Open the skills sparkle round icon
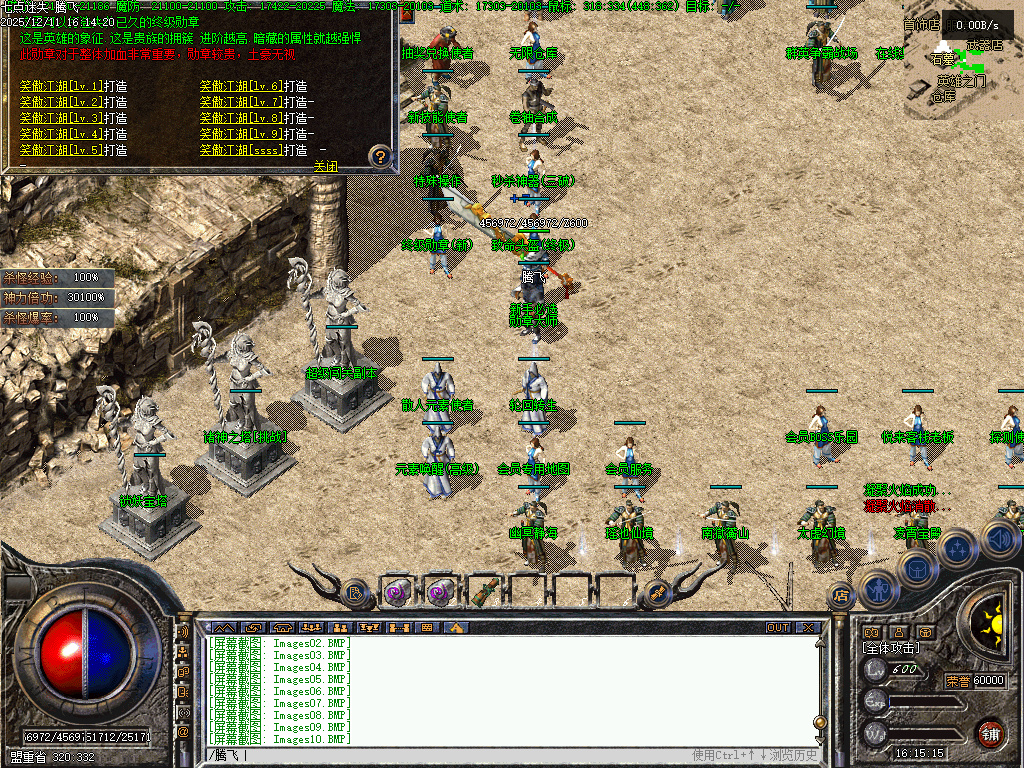Image resolution: width=1024 pixels, height=768 pixels. (957, 549)
